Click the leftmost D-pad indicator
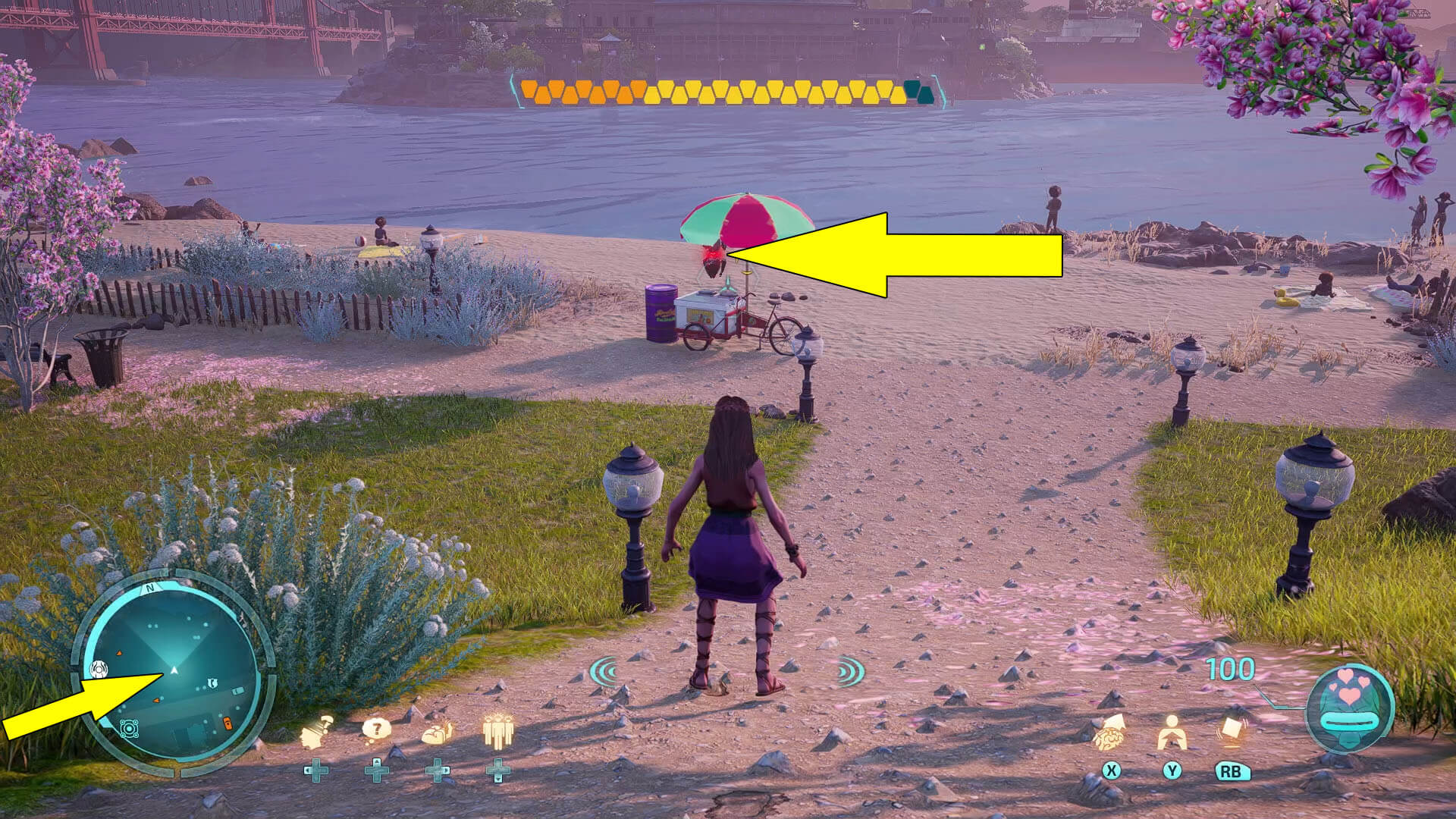The height and width of the screenshot is (819, 1456). pyautogui.click(x=316, y=770)
